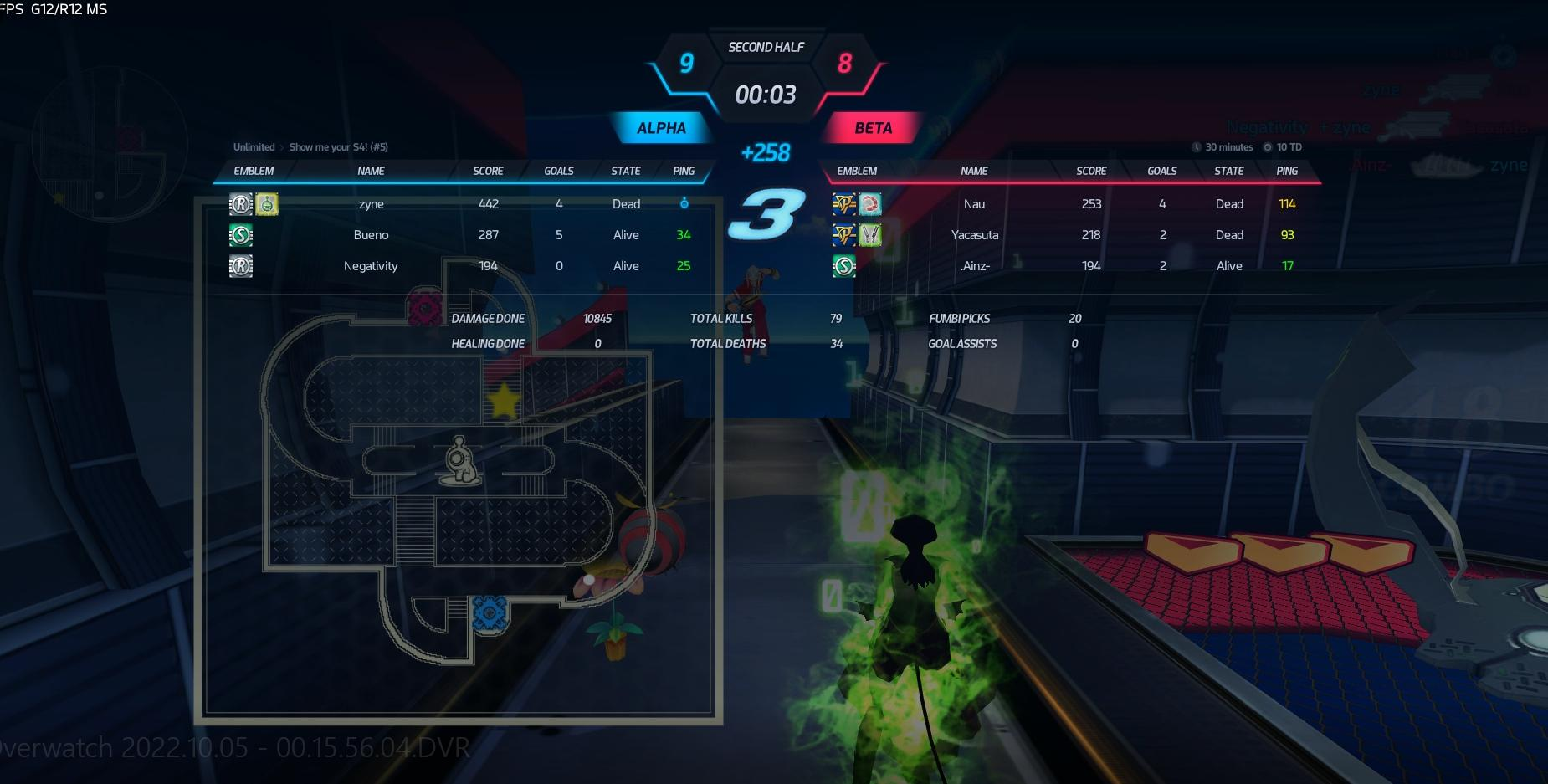Viewport: 1548px width, 784px height.
Task: Click the BETA team banner
Action: tap(873, 128)
